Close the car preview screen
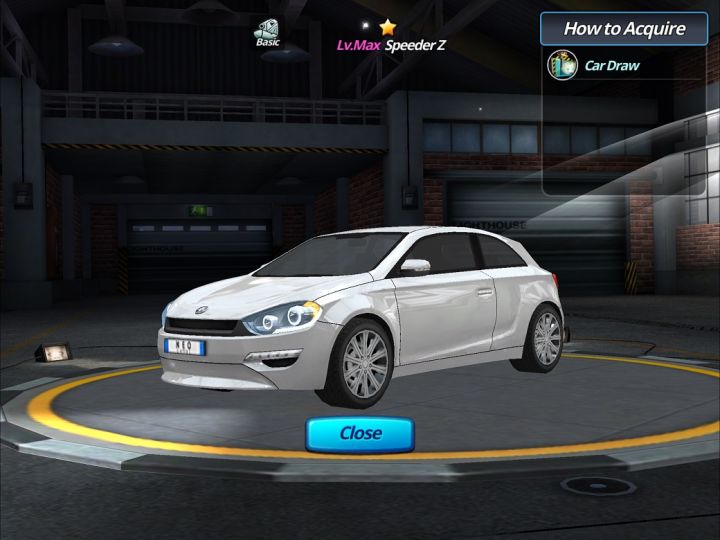The height and width of the screenshot is (540, 720). coord(360,433)
